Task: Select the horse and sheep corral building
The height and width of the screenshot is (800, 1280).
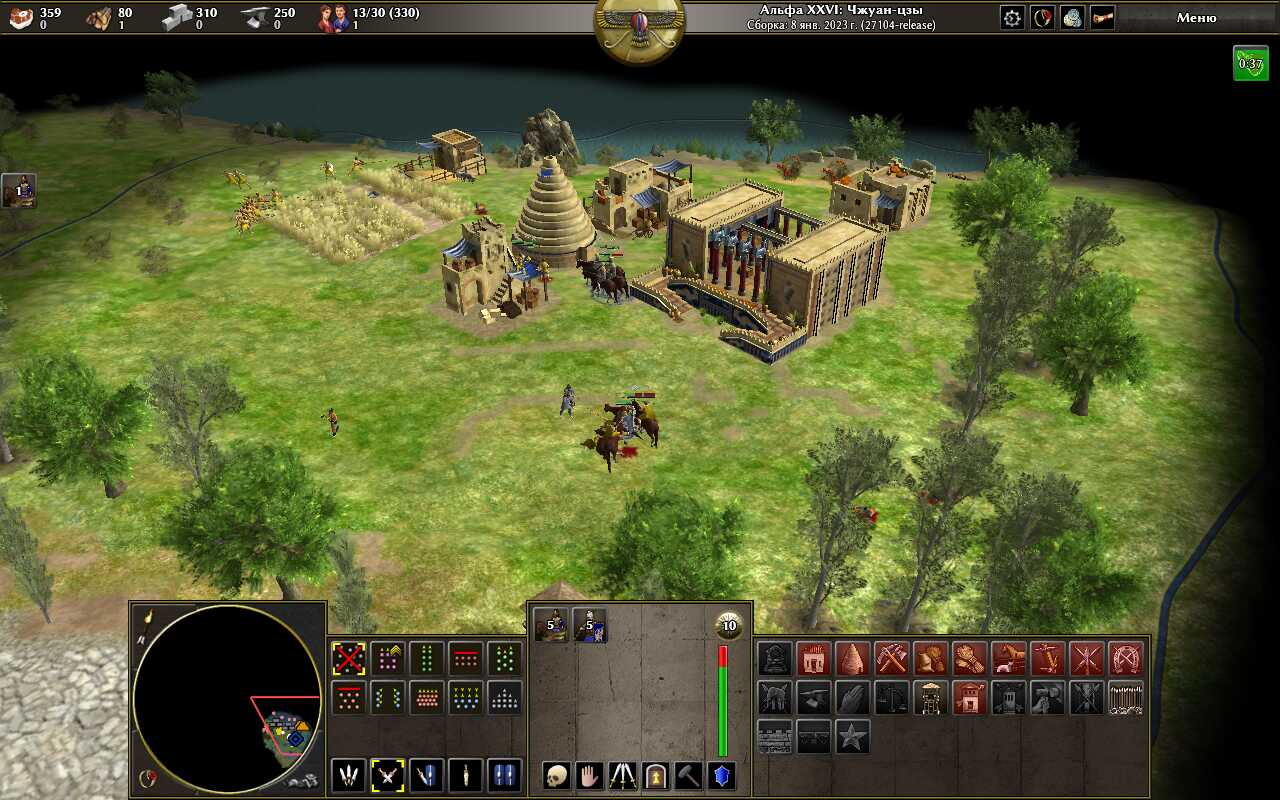Action: [1008, 658]
